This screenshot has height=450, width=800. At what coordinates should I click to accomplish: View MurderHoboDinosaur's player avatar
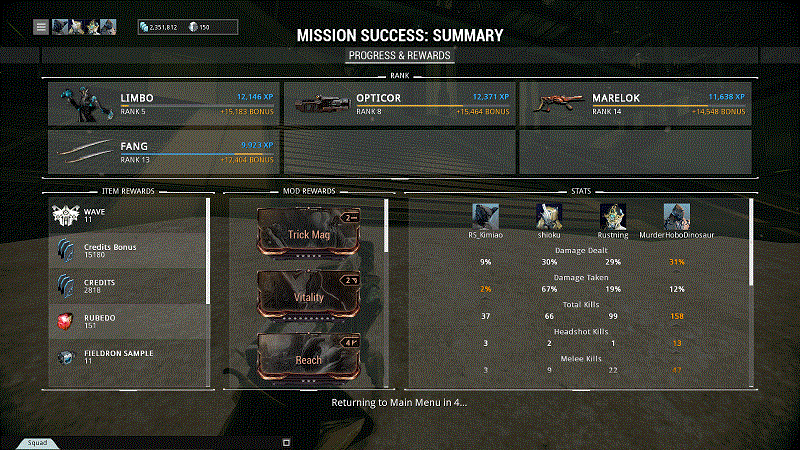pos(677,216)
